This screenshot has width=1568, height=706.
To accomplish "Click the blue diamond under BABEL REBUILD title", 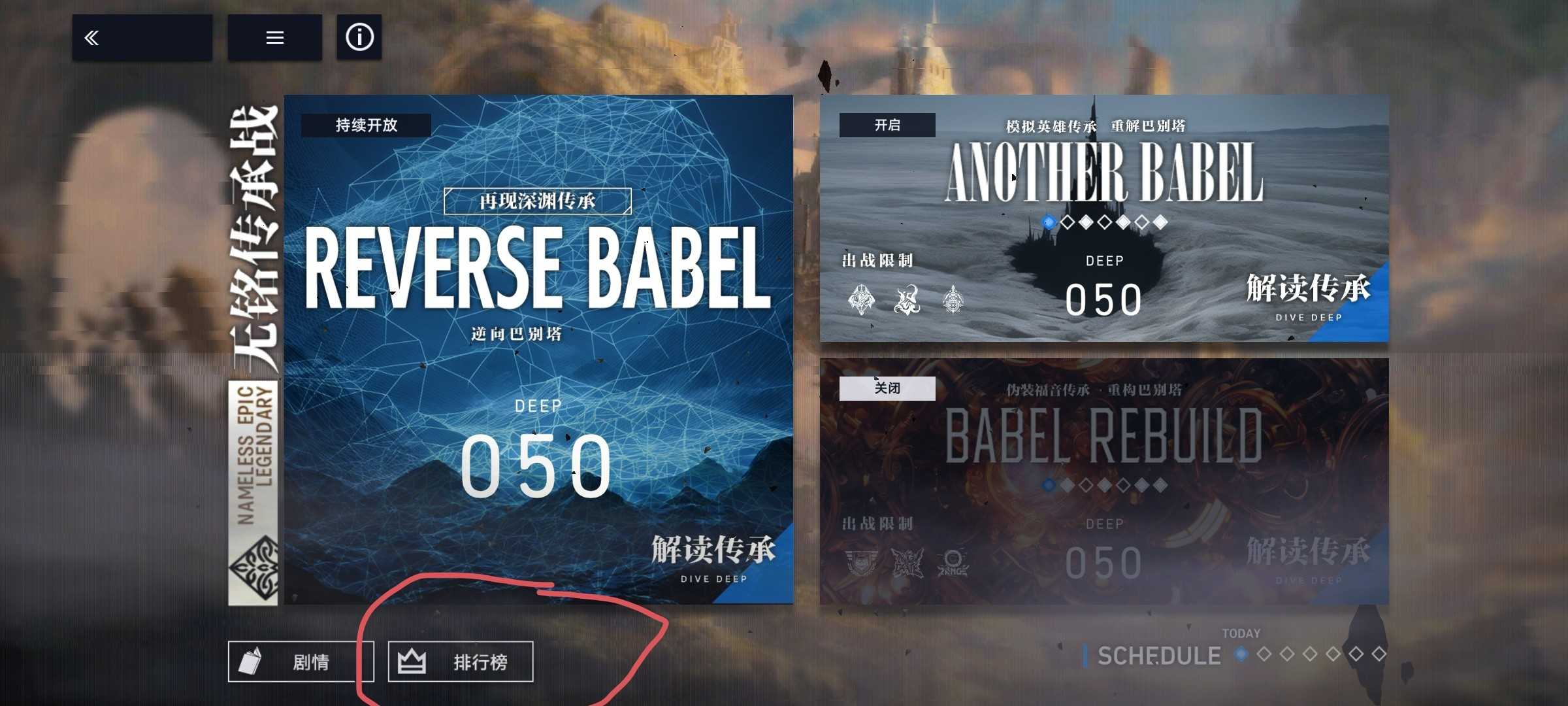I will 1048,485.
